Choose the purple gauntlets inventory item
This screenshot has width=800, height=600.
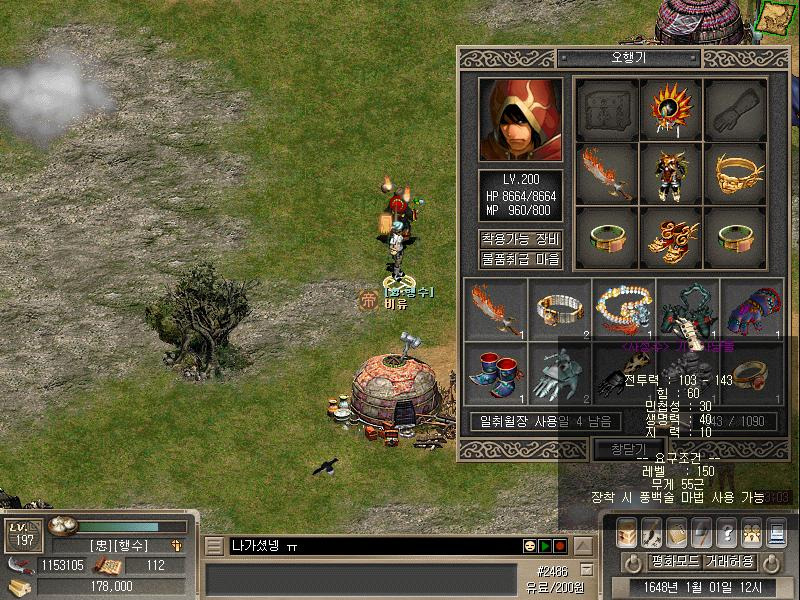click(x=752, y=308)
